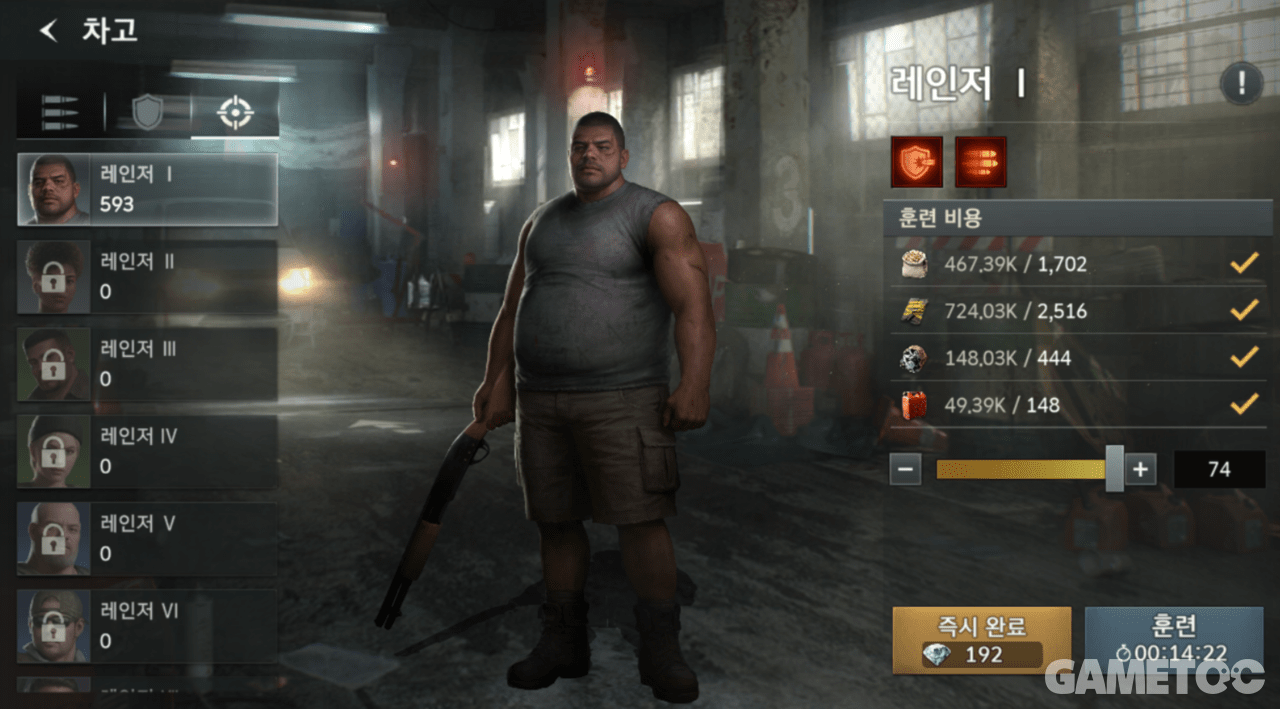Choose the locked 레인저 III row

coord(147,363)
